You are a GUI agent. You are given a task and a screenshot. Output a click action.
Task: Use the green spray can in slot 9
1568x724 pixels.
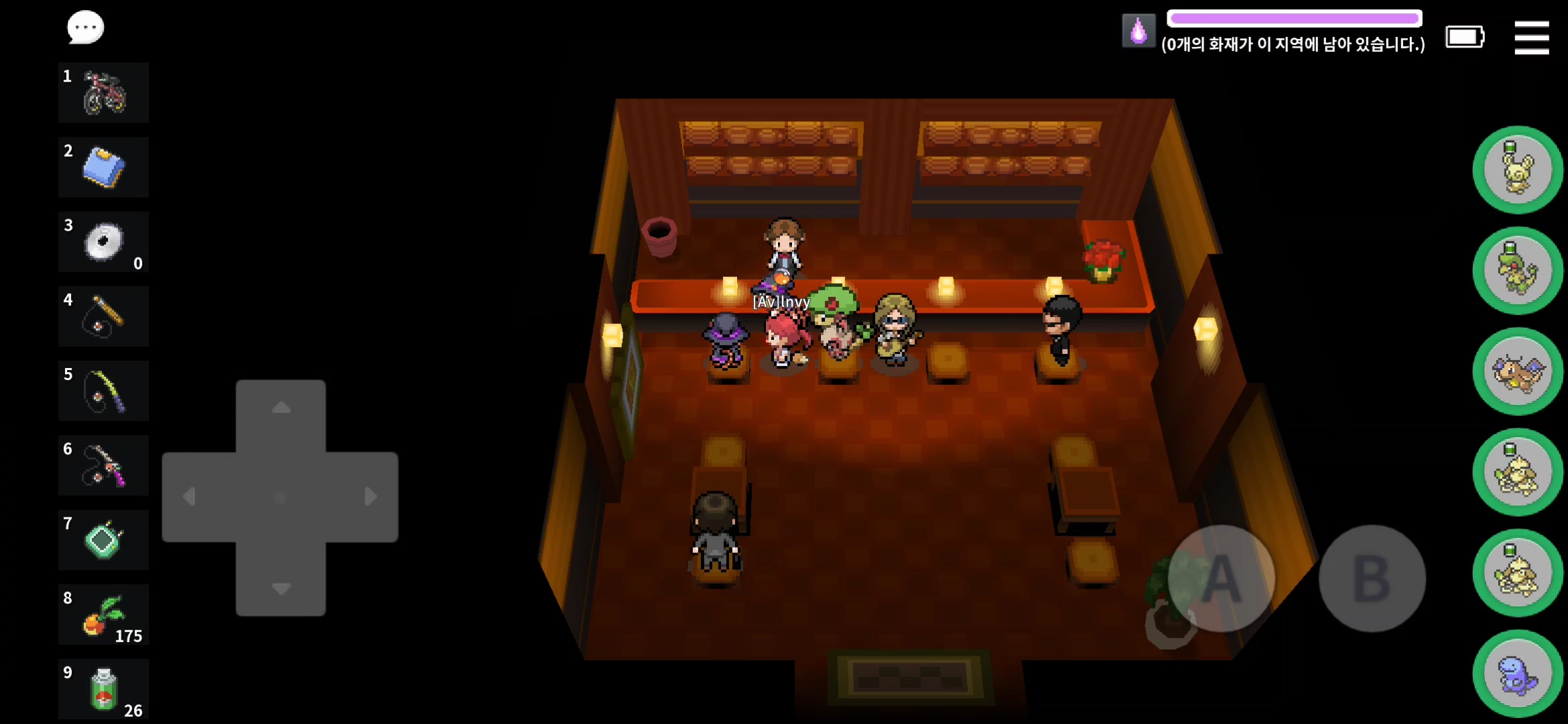coord(104,689)
